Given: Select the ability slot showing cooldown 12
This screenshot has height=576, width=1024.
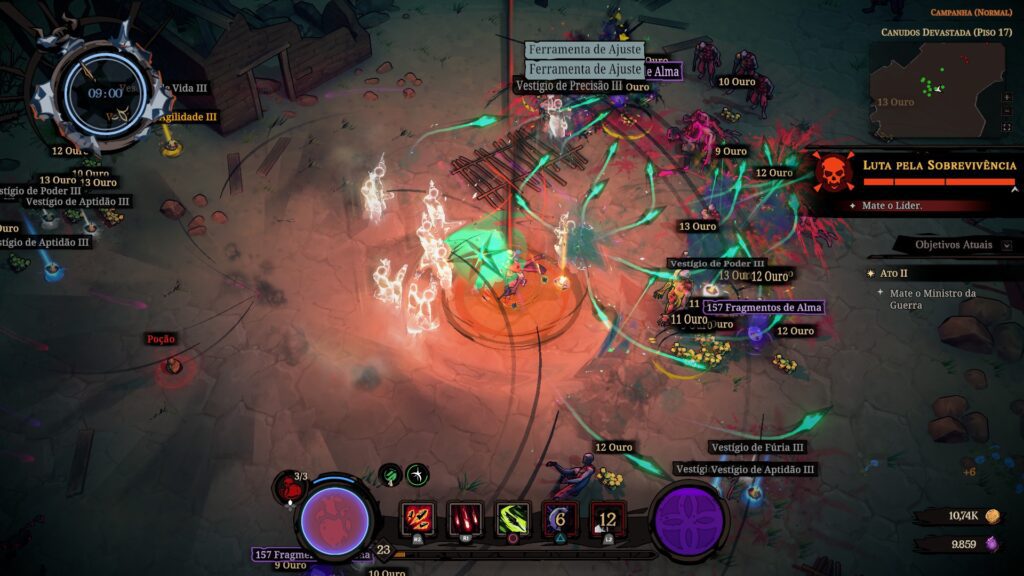Looking at the screenshot, I should click(x=608, y=520).
